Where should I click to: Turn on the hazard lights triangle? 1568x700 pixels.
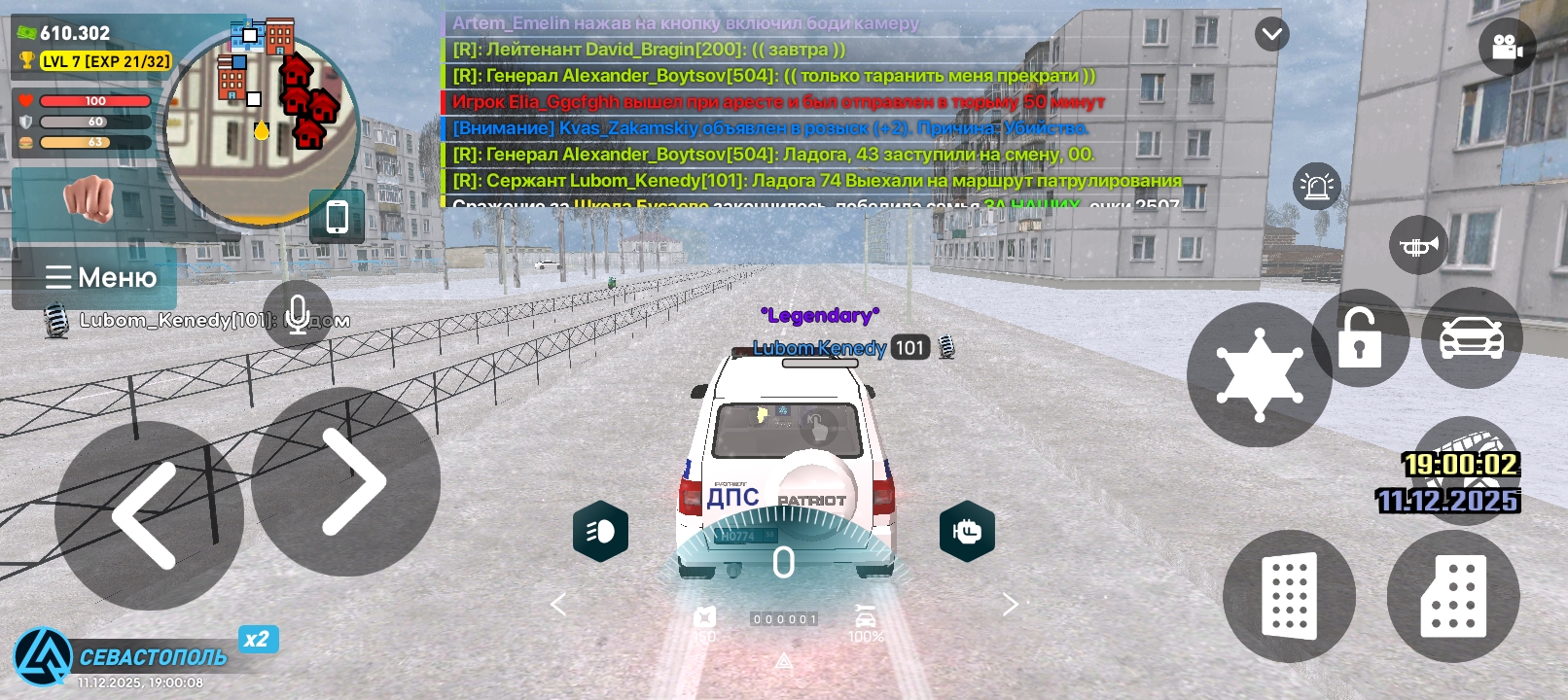coord(784,662)
